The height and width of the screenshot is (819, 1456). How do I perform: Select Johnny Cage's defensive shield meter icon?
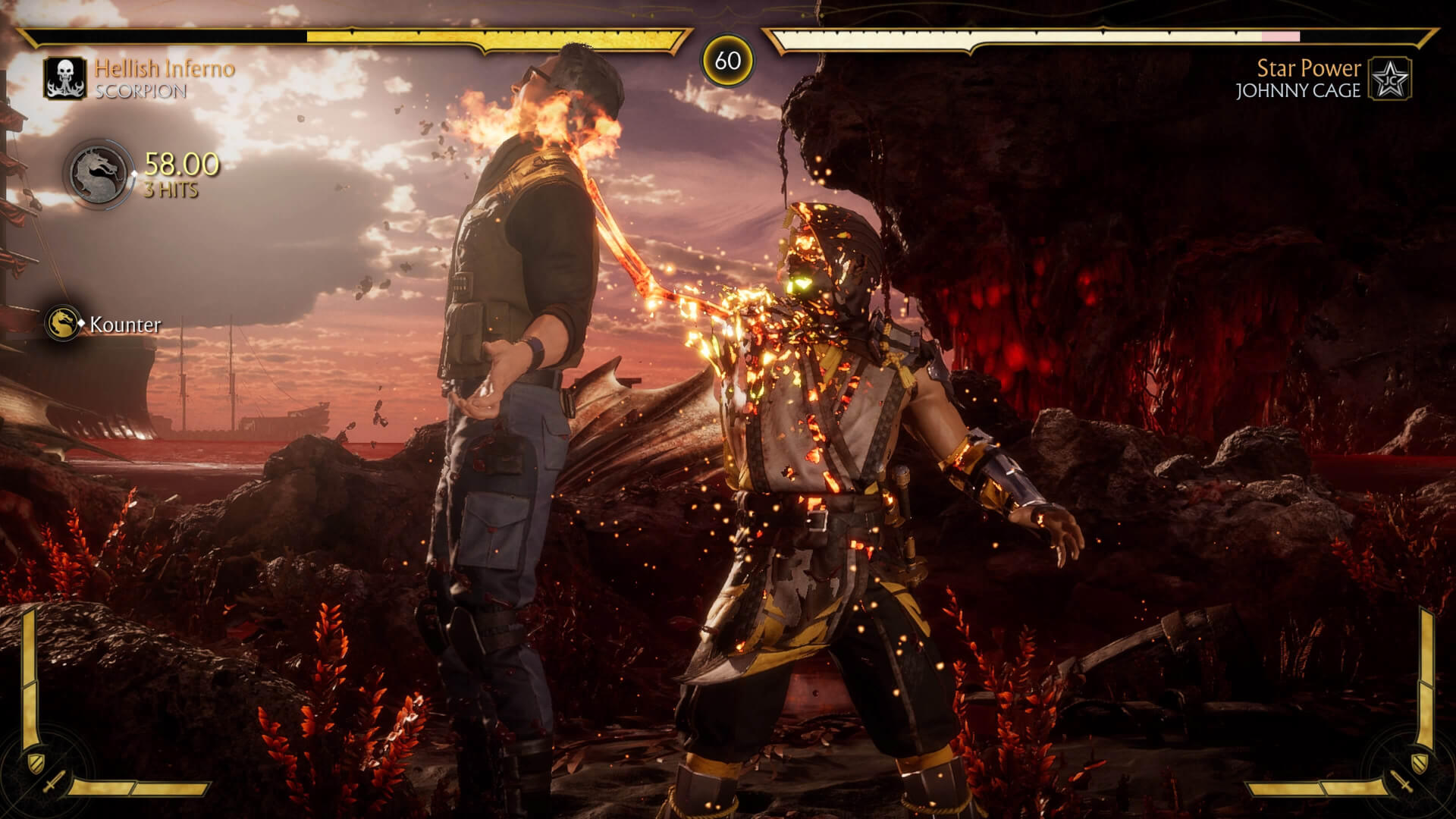click(x=1419, y=761)
